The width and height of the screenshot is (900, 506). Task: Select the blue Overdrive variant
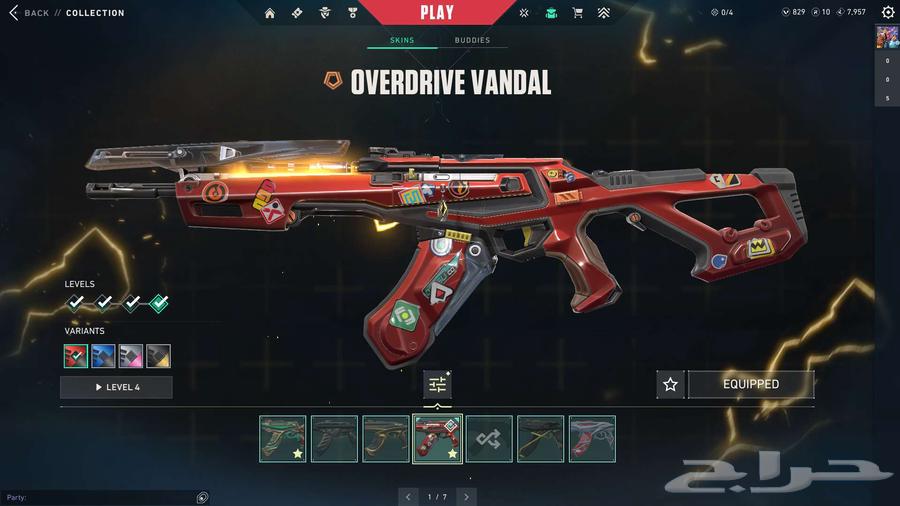click(x=103, y=356)
